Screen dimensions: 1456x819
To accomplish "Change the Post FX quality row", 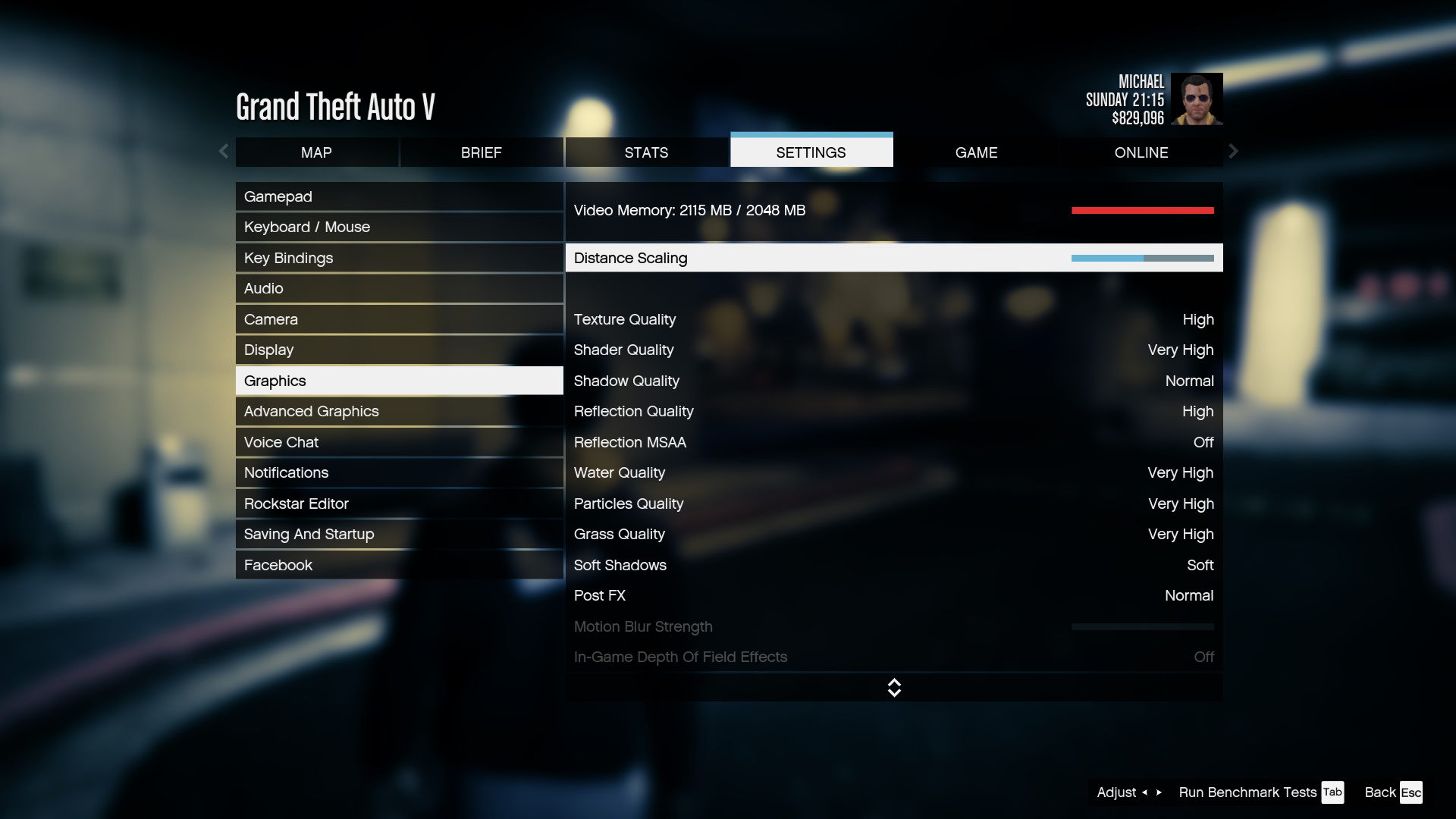I will click(x=893, y=596).
